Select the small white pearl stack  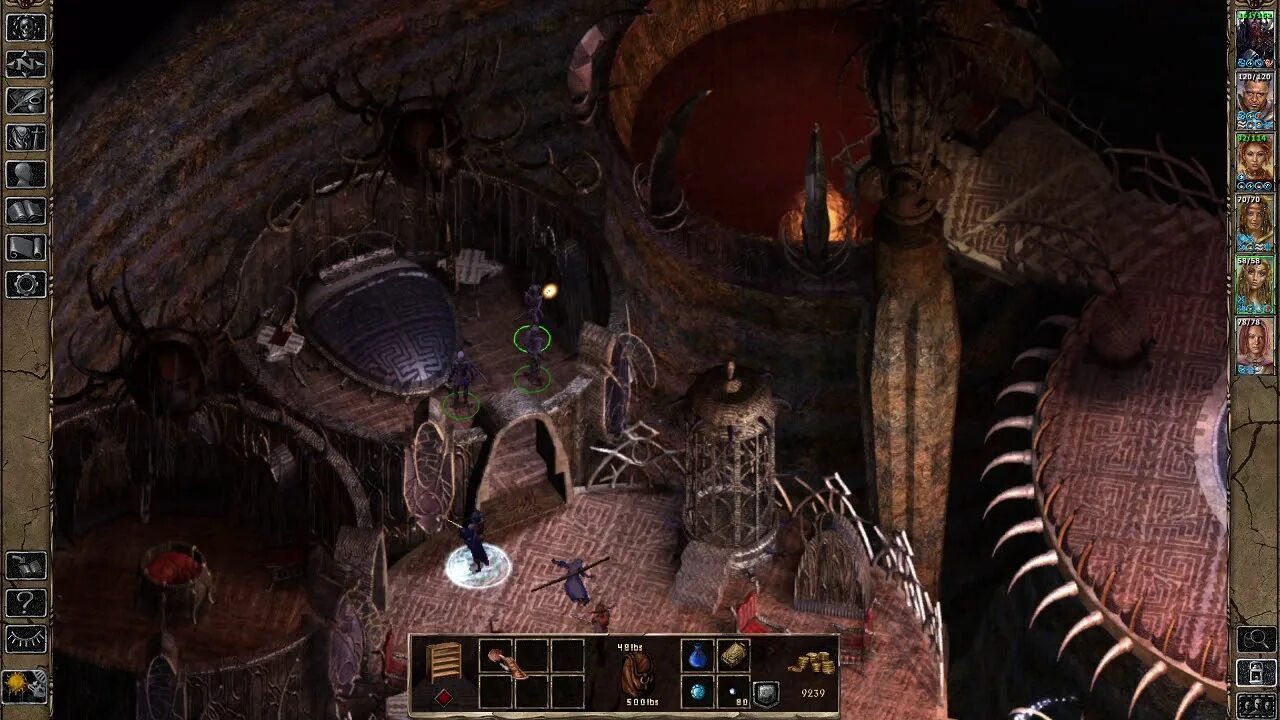pyautogui.click(x=733, y=692)
